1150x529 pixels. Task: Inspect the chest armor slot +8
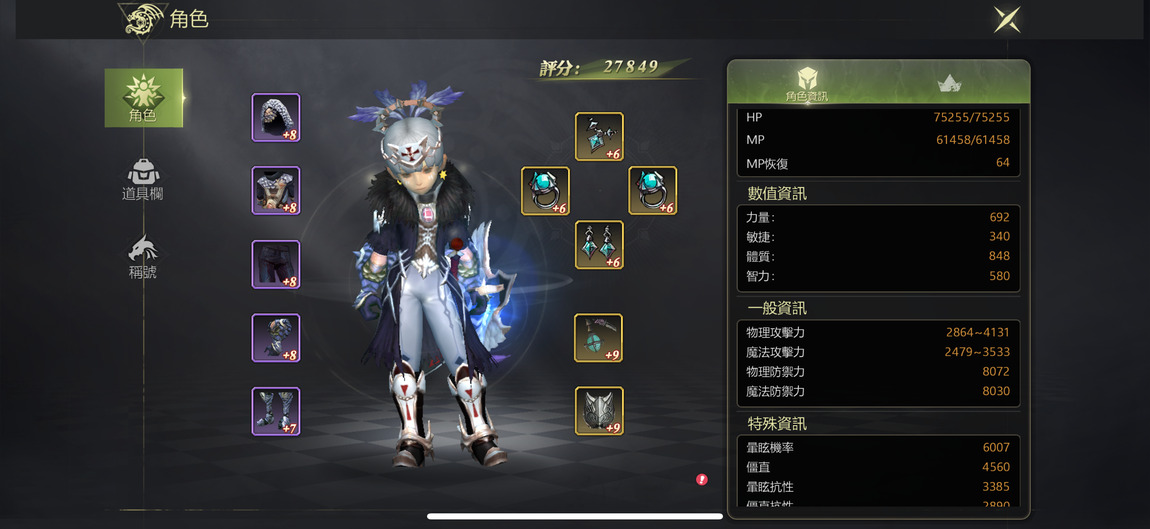click(x=276, y=191)
